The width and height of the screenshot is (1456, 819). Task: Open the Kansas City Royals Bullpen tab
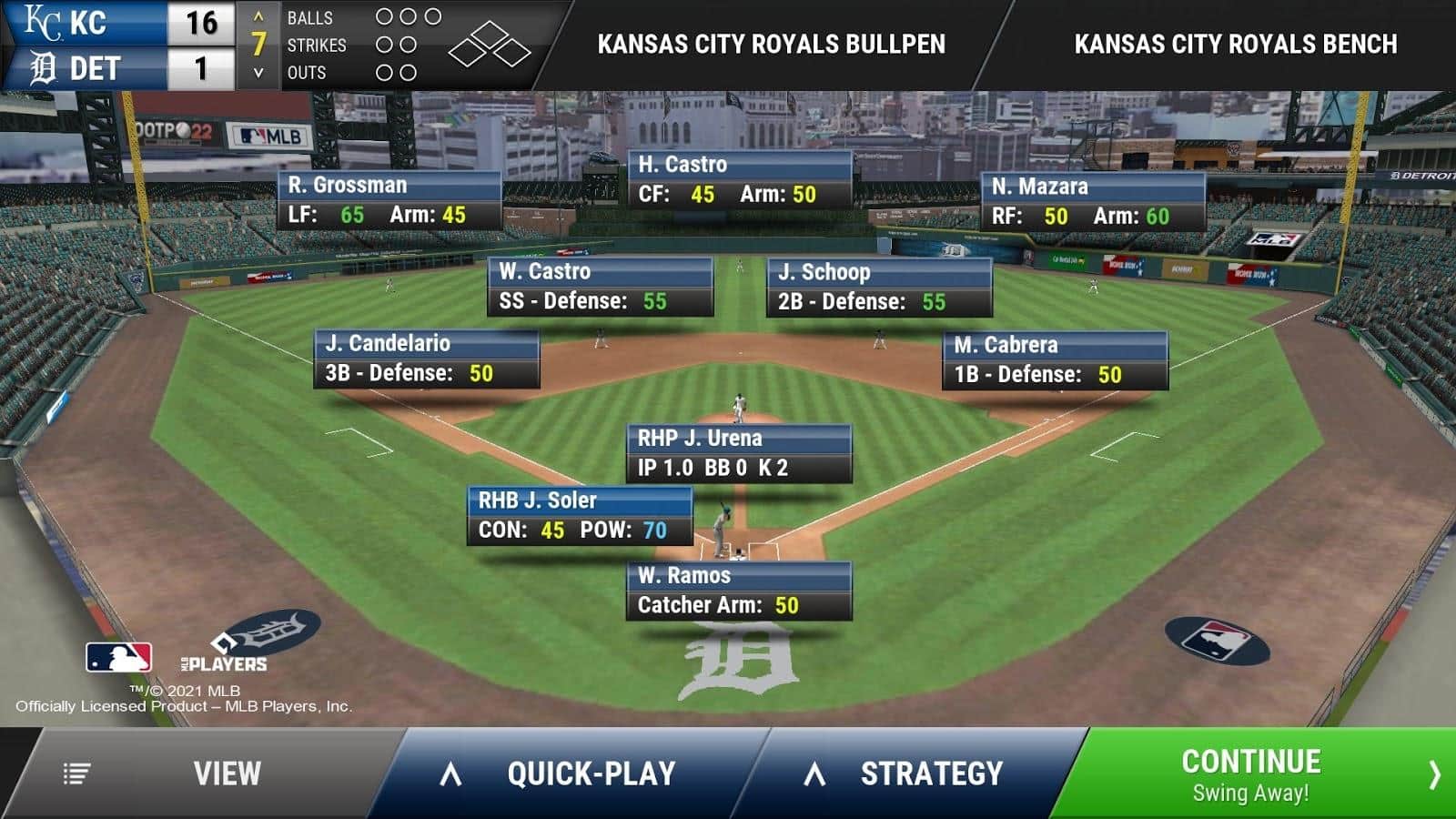tap(771, 44)
